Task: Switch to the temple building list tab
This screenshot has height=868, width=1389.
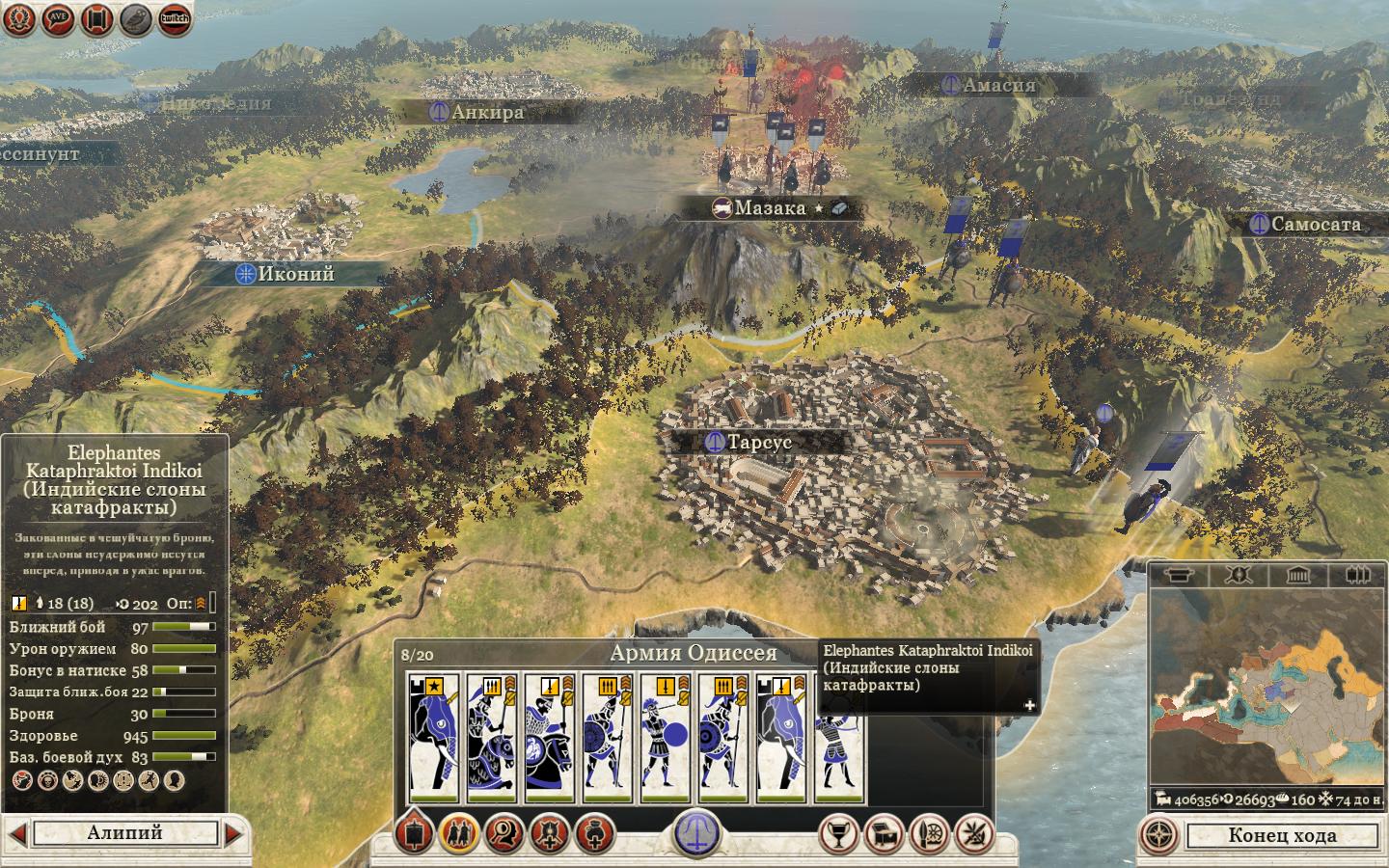Action: [x=1297, y=576]
